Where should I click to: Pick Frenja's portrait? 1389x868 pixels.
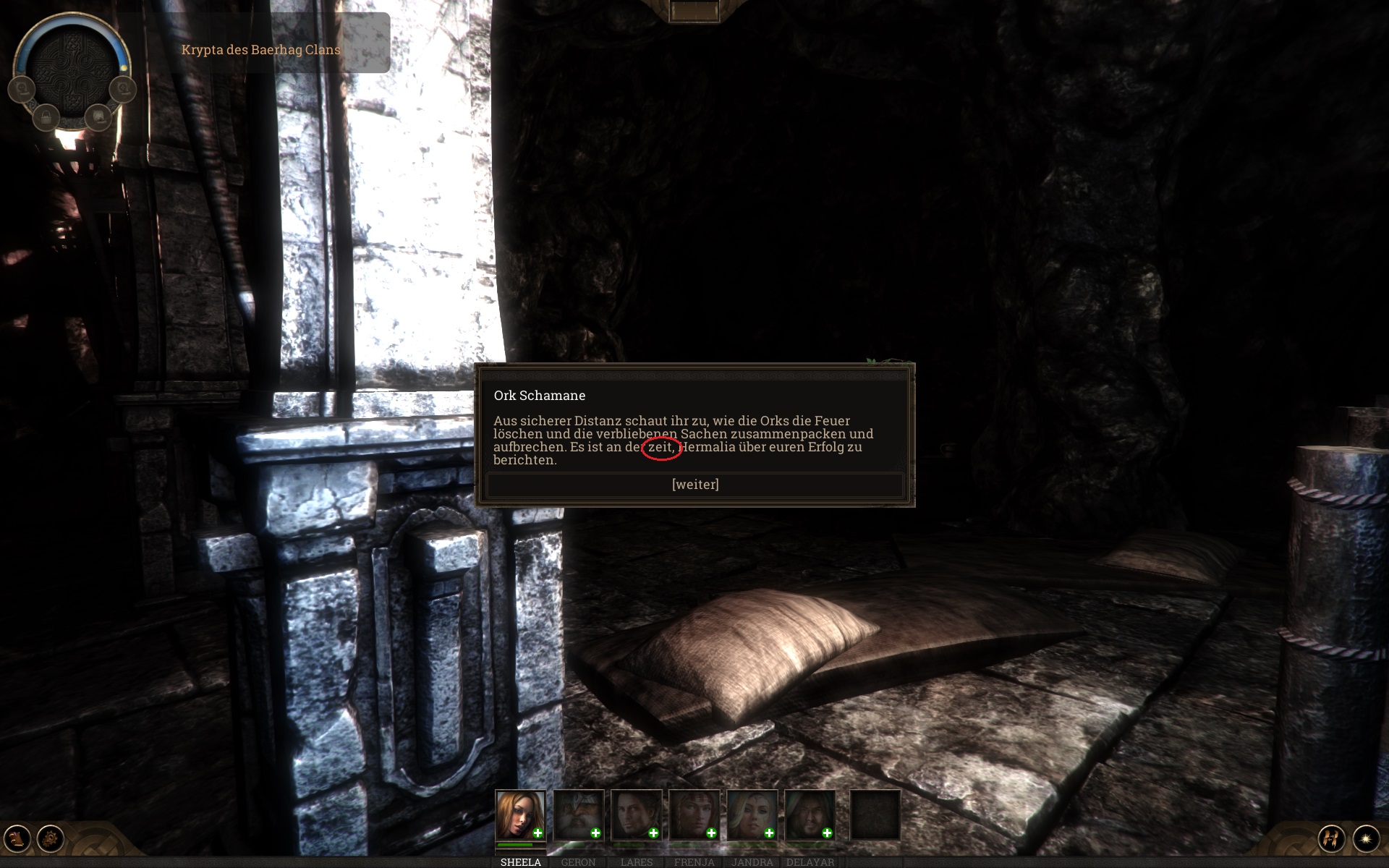pyautogui.click(x=693, y=814)
